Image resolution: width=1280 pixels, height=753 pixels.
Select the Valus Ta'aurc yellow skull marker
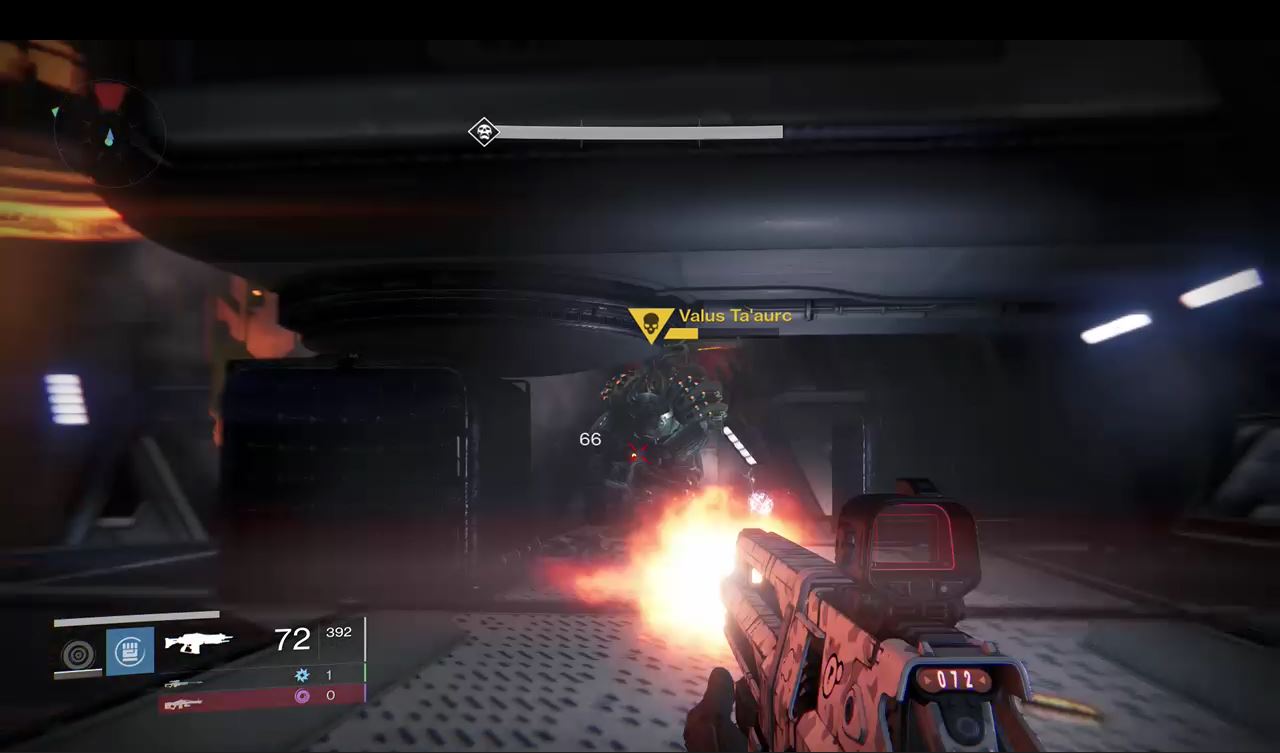[x=651, y=324]
